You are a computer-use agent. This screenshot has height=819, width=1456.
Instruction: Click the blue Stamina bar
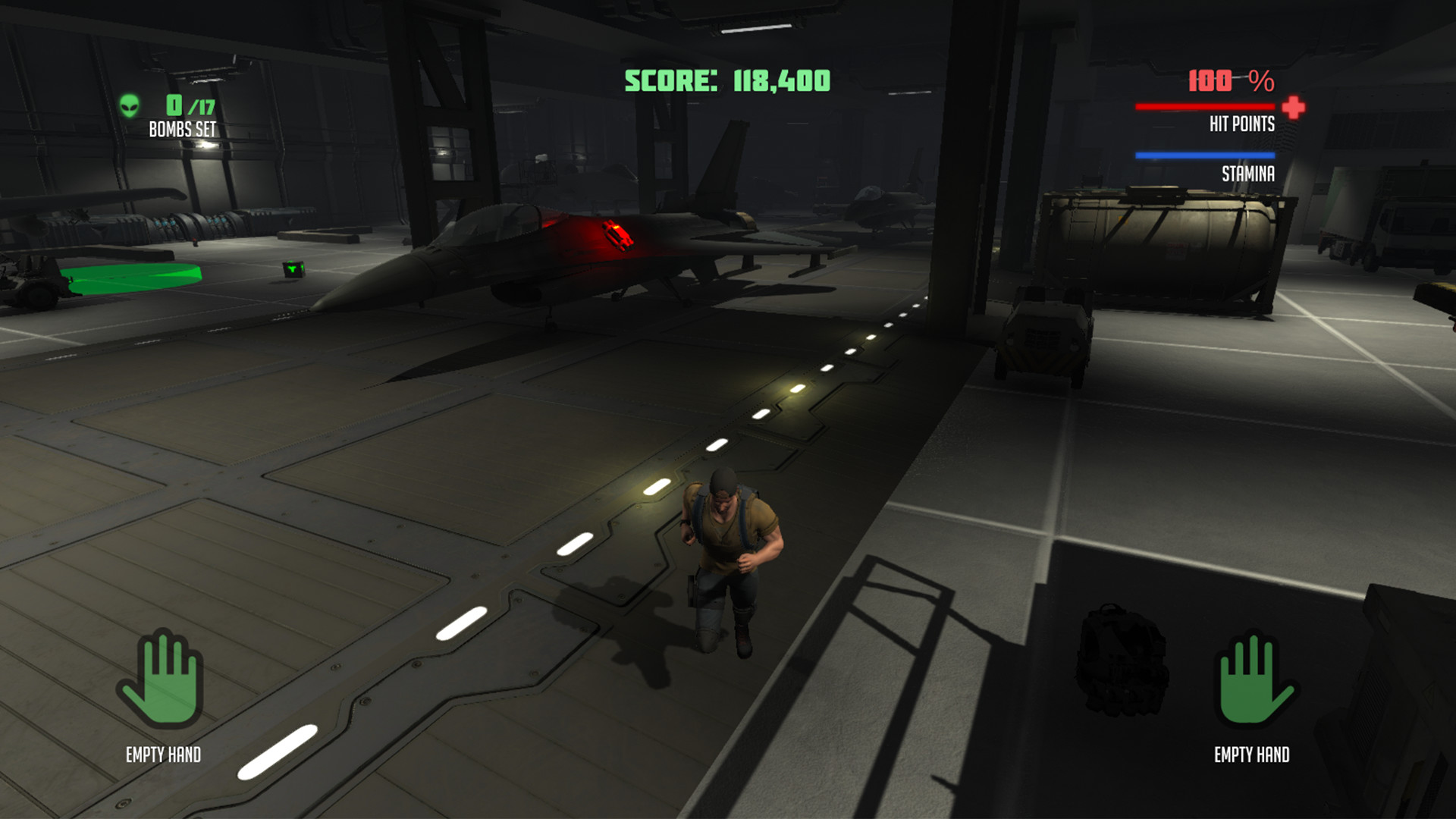pyautogui.click(x=1203, y=154)
